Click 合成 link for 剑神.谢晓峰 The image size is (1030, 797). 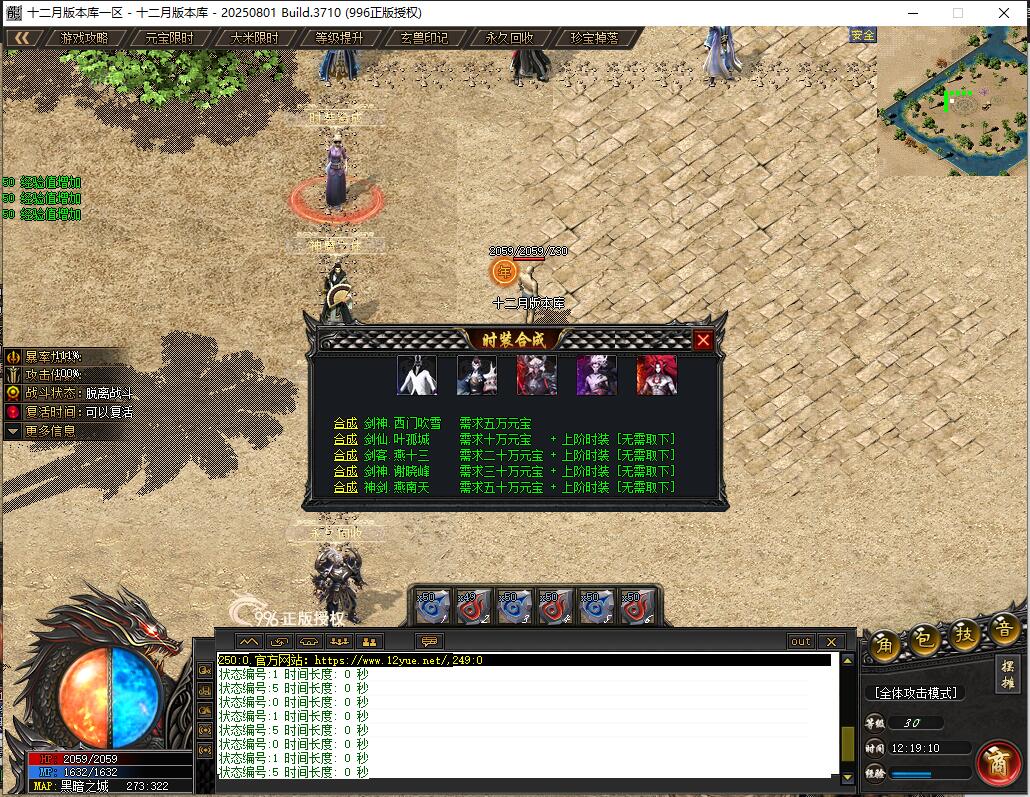[345, 471]
